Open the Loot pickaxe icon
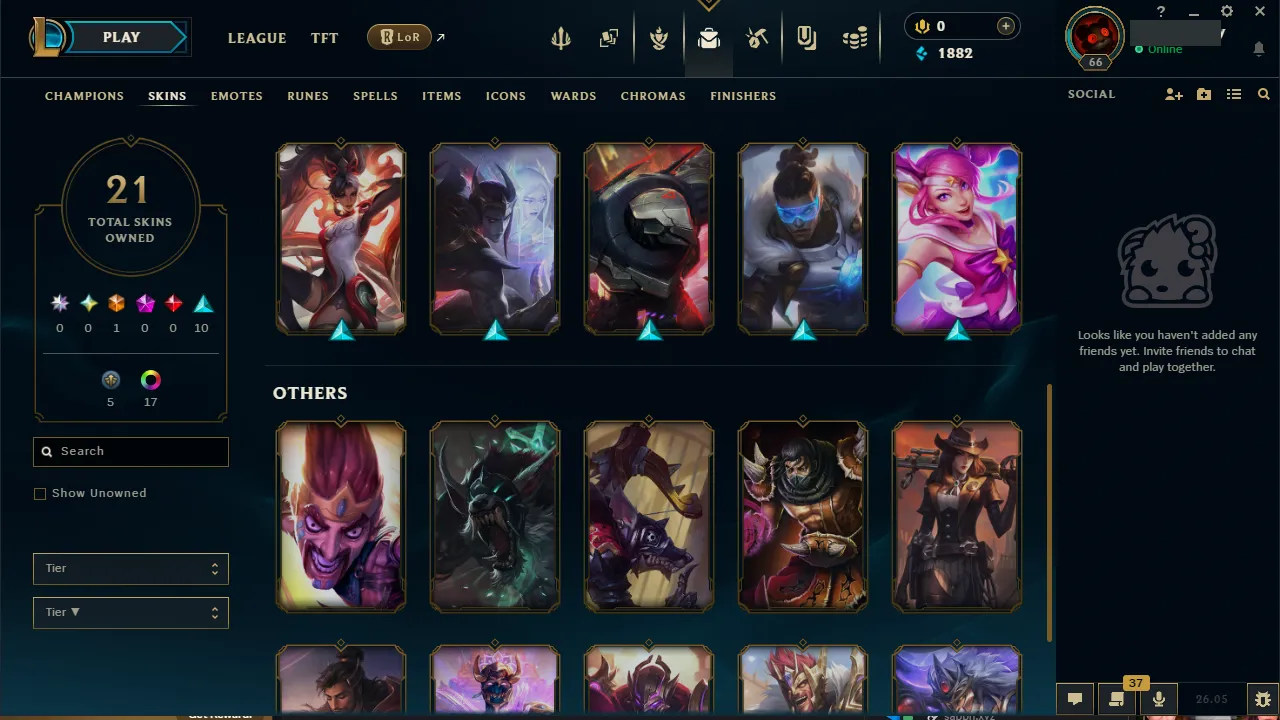 (757, 37)
